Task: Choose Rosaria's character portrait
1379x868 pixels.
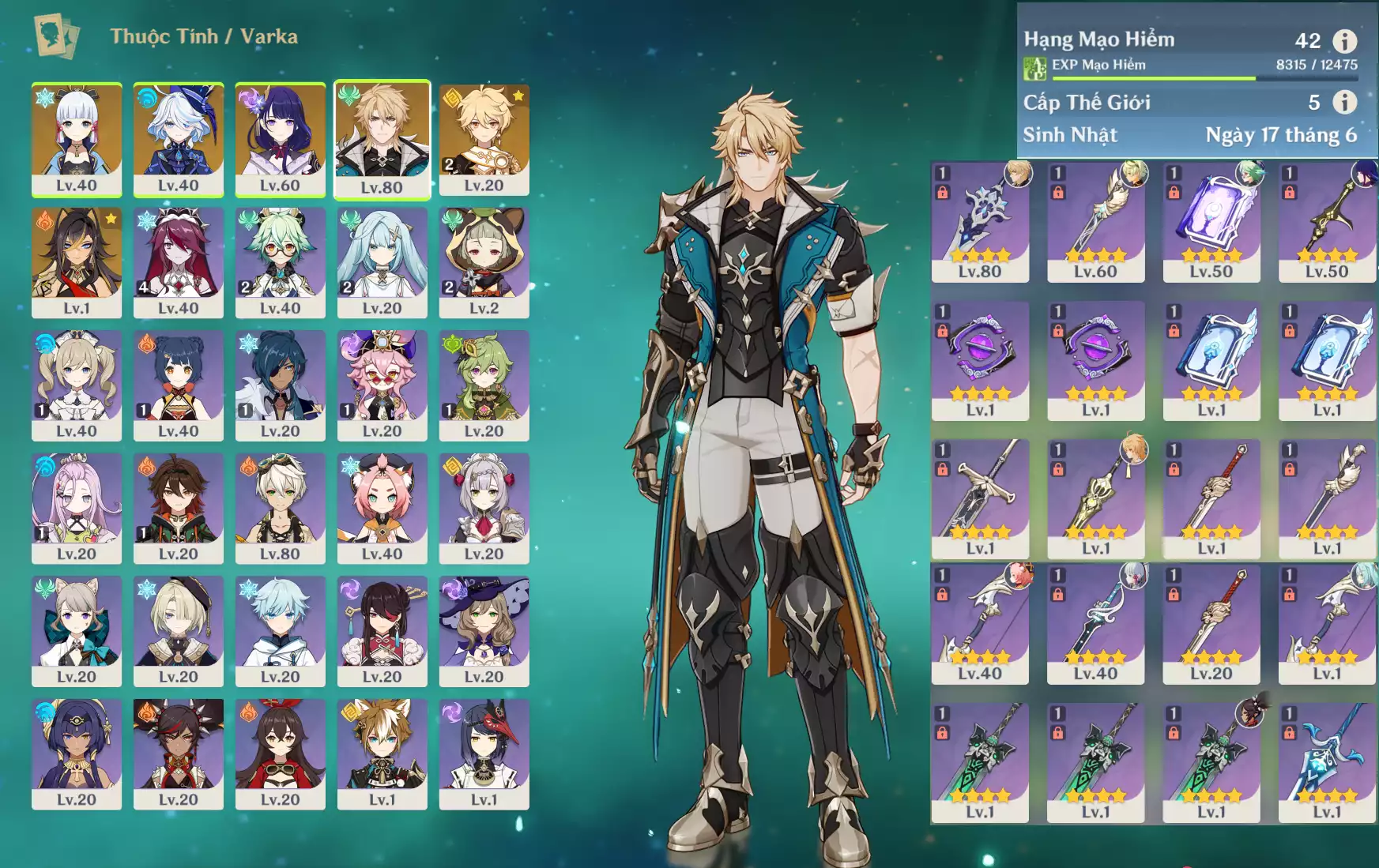Action: point(179,262)
